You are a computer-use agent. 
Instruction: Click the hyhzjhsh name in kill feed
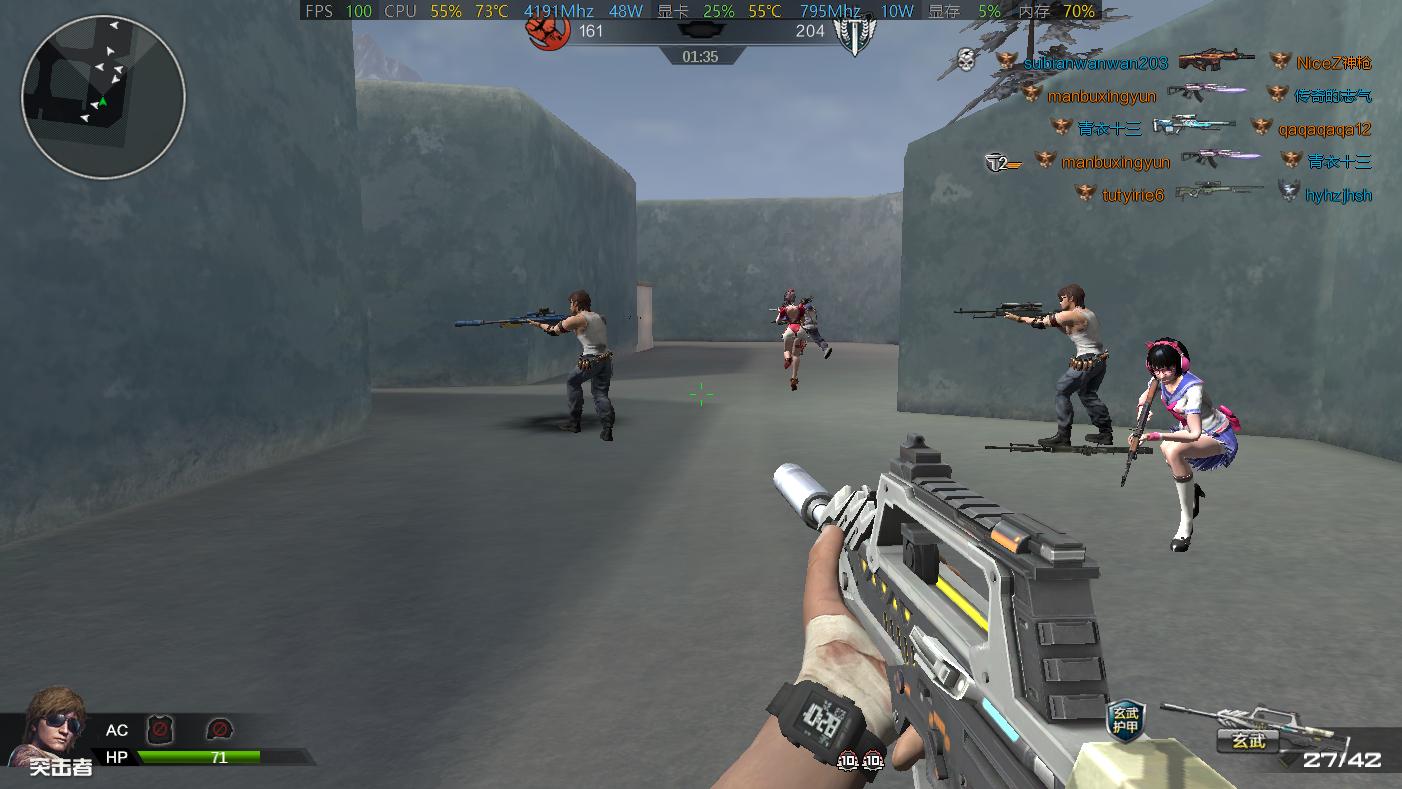pyautogui.click(x=1338, y=195)
